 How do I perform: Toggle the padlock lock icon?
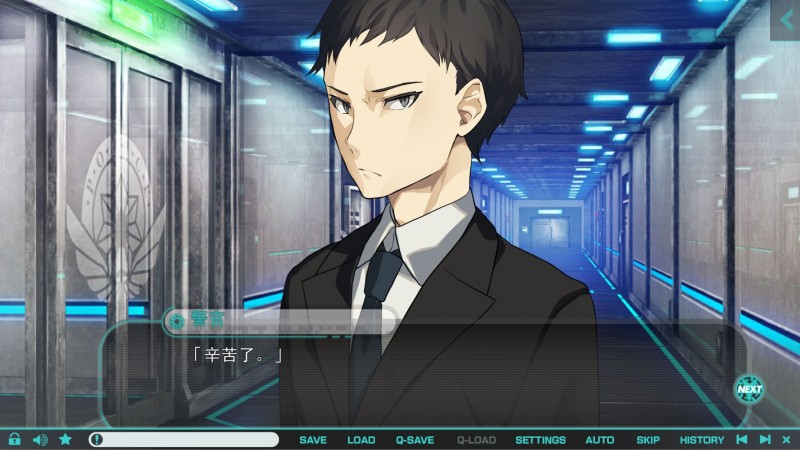15,439
